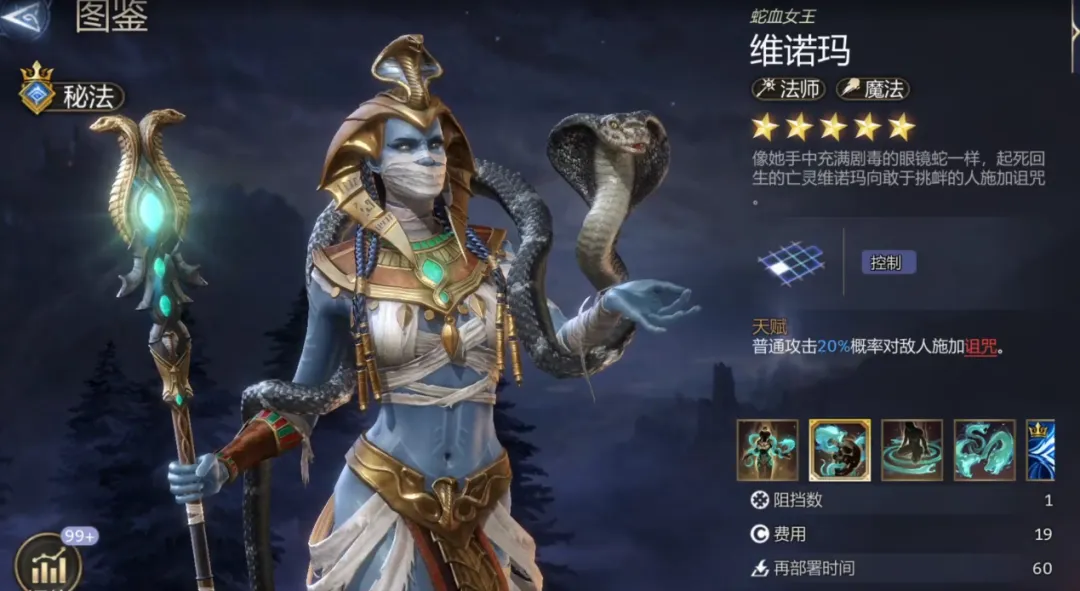Tap the 魔法 damage type tag
This screenshot has width=1080, height=591.
872,89
